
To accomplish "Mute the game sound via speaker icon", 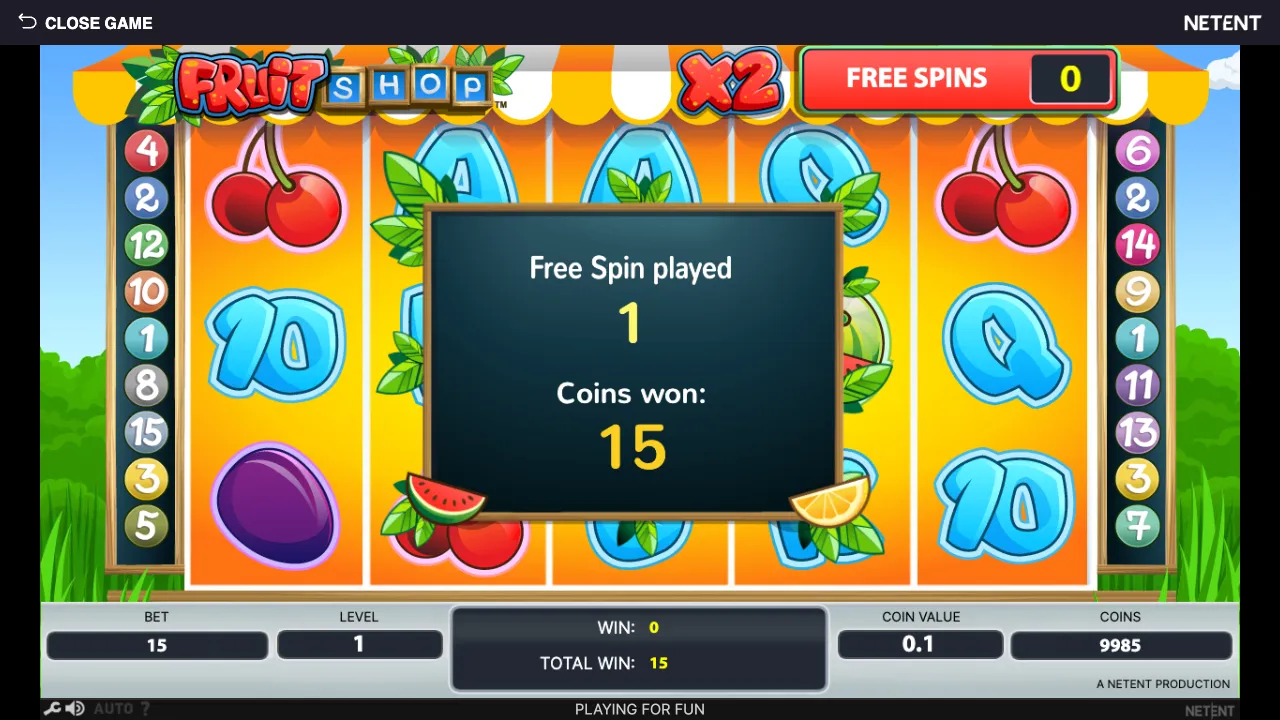I will tap(75, 707).
